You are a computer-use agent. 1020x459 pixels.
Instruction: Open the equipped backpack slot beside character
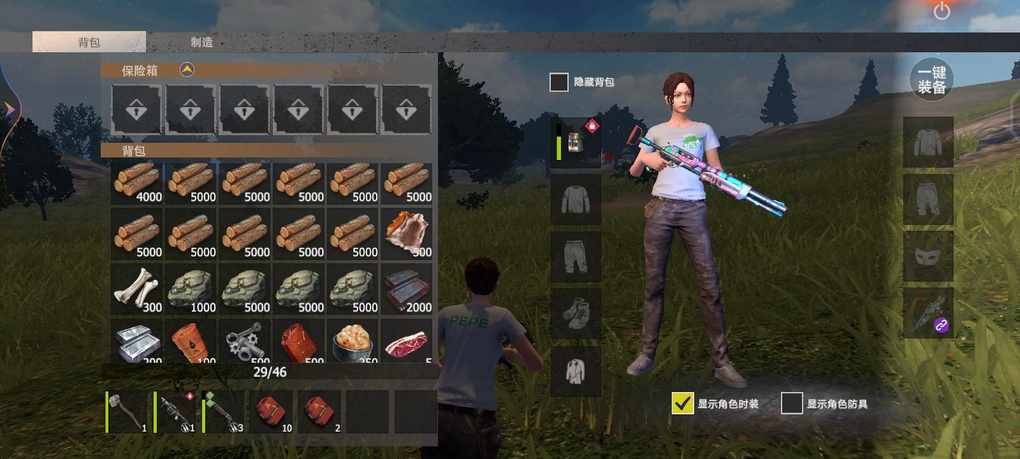(577, 141)
